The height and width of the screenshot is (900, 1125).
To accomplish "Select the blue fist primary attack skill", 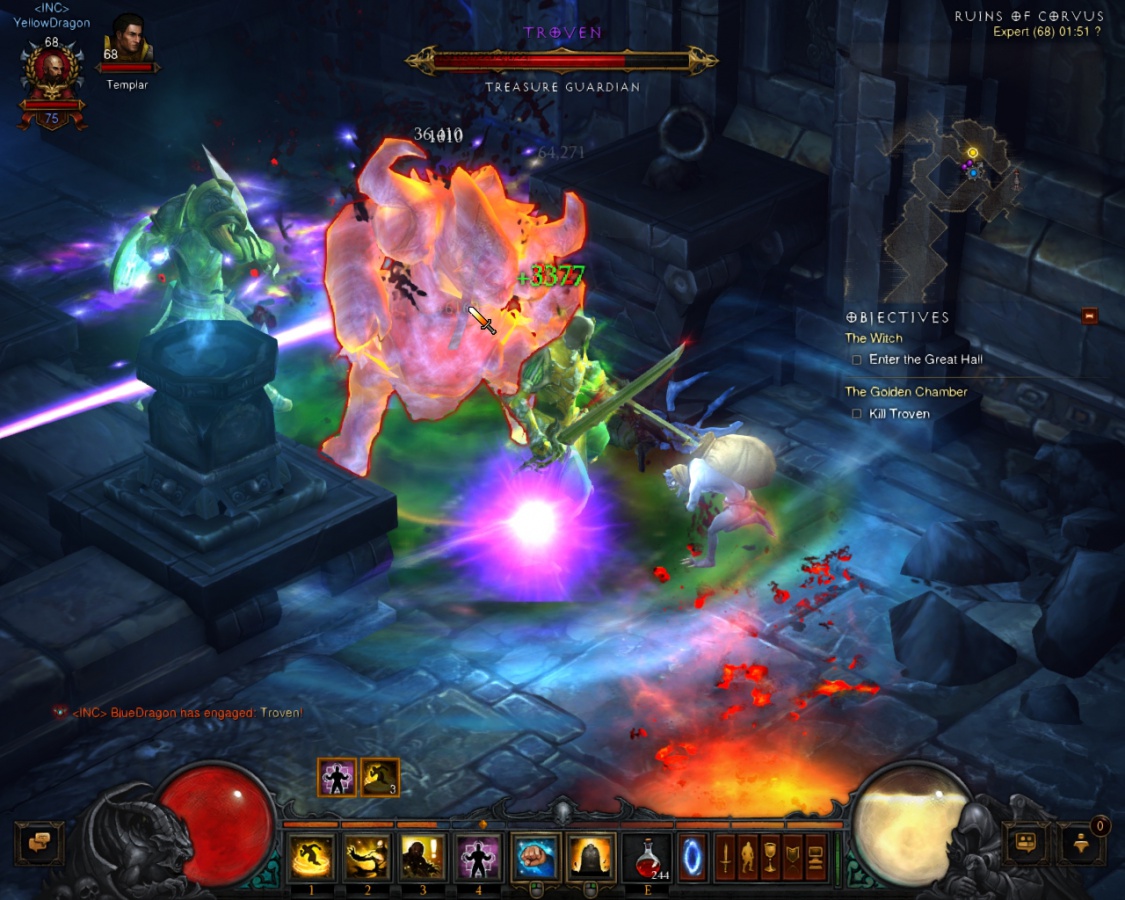I will pyautogui.click(x=535, y=857).
